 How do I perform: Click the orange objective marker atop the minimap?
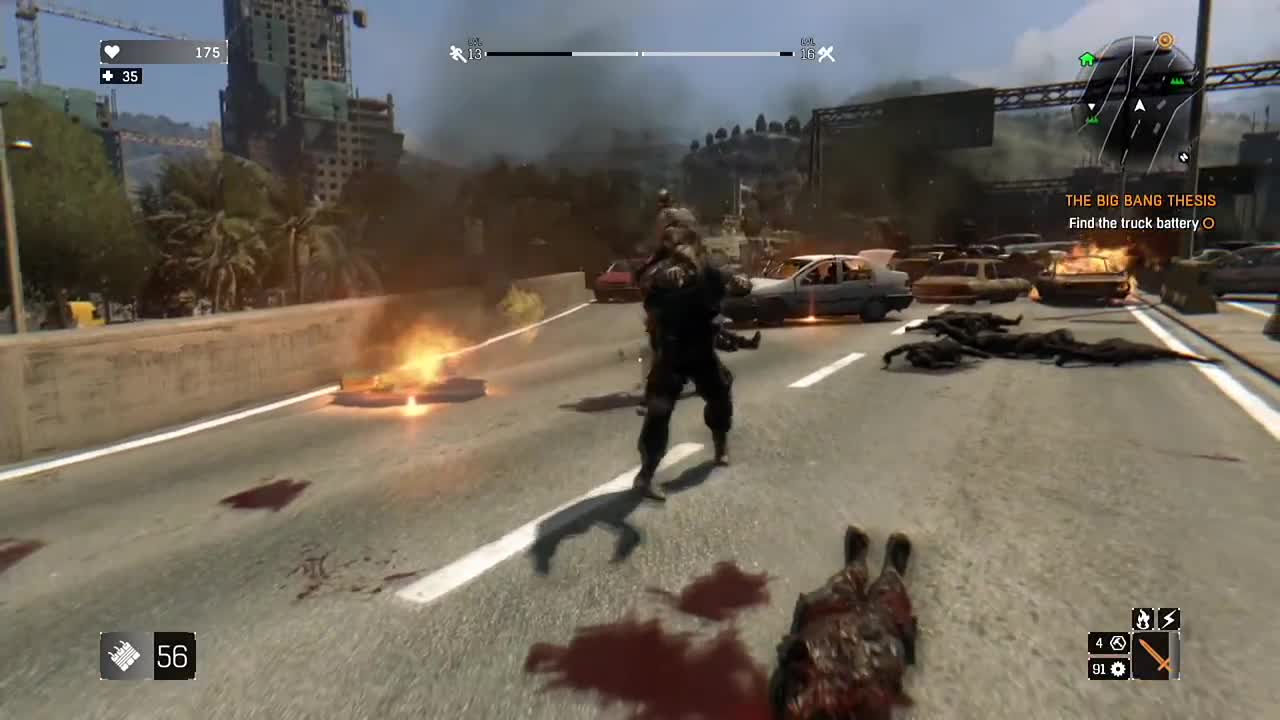pyautogui.click(x=1165, y=40)
